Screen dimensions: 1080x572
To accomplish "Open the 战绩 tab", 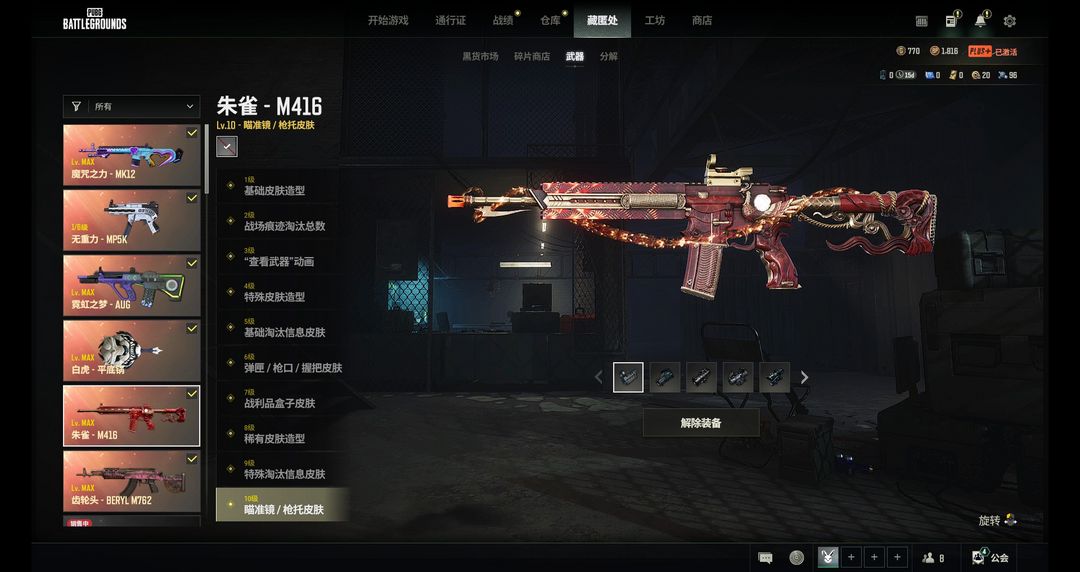I will (x=503, y=21).
